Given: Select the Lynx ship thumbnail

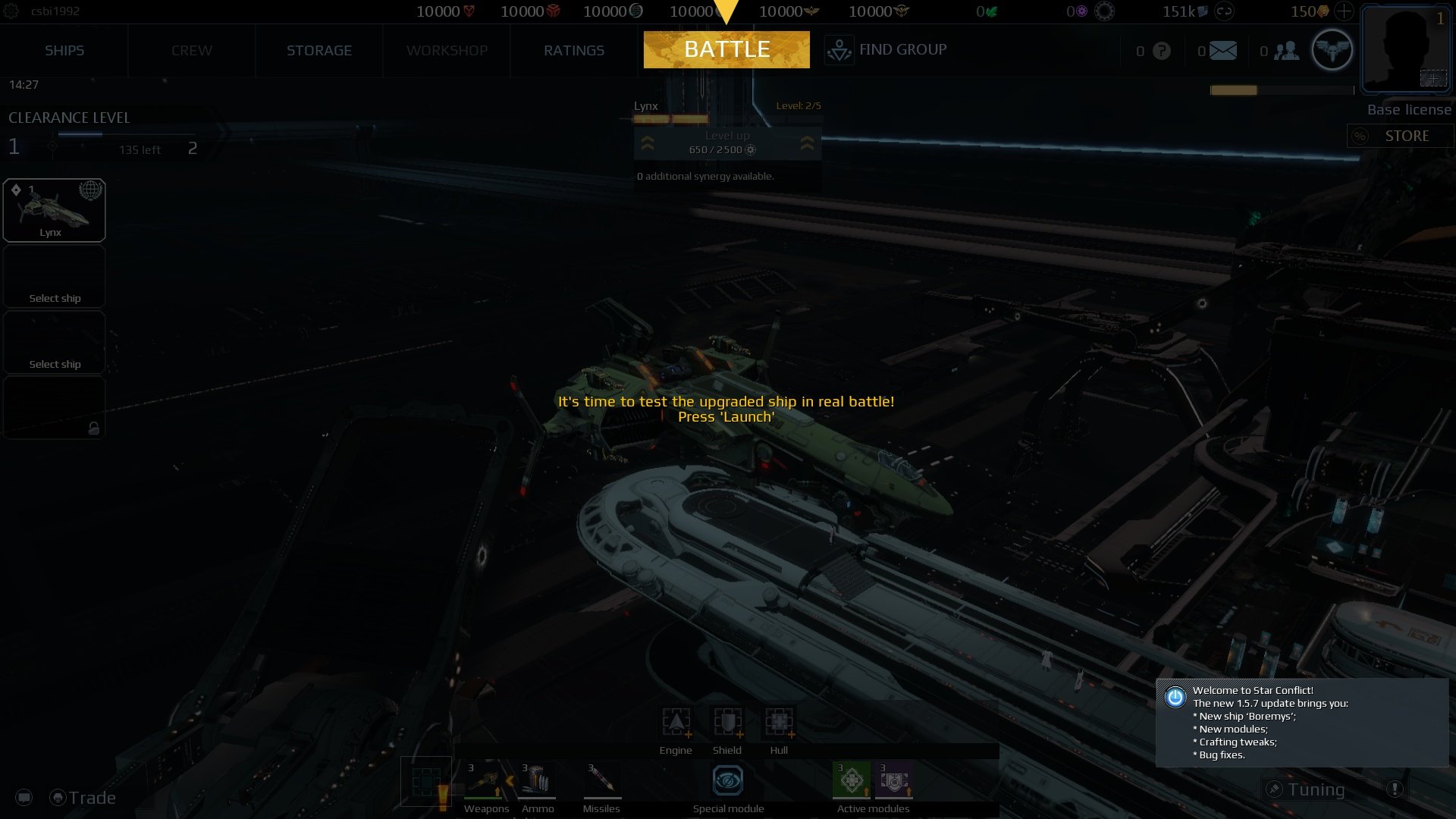Looking at the screenshot, I should click(x=54, y=209).
